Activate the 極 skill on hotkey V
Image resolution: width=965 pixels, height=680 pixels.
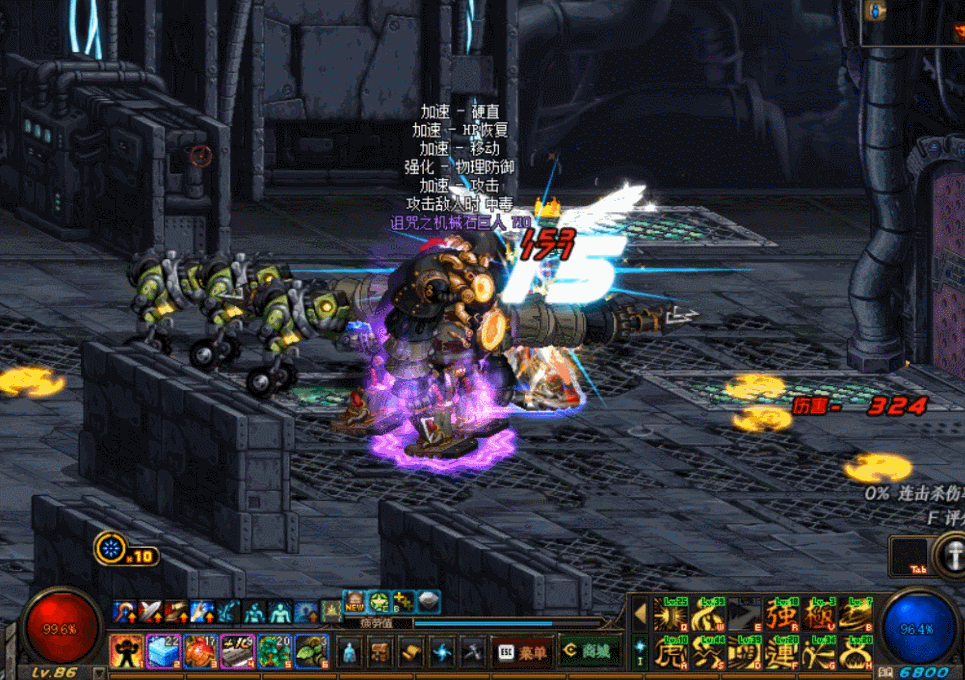819,614
